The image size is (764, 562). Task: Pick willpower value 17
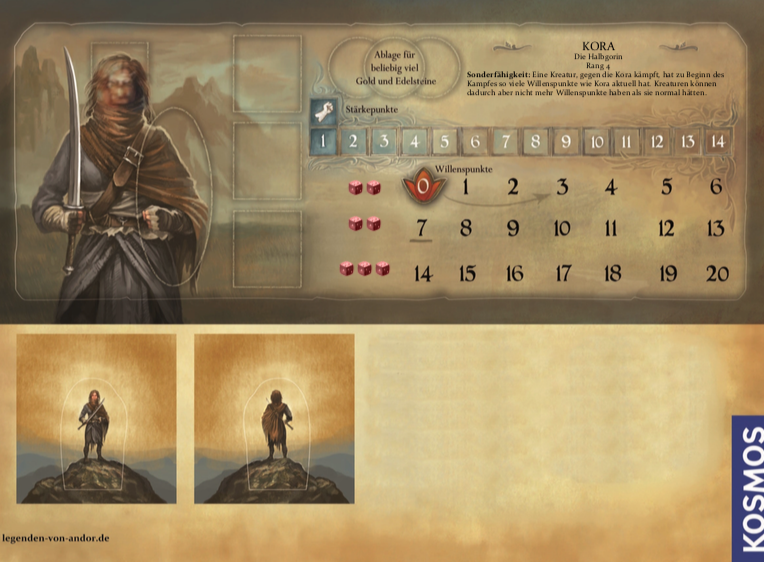563,273
